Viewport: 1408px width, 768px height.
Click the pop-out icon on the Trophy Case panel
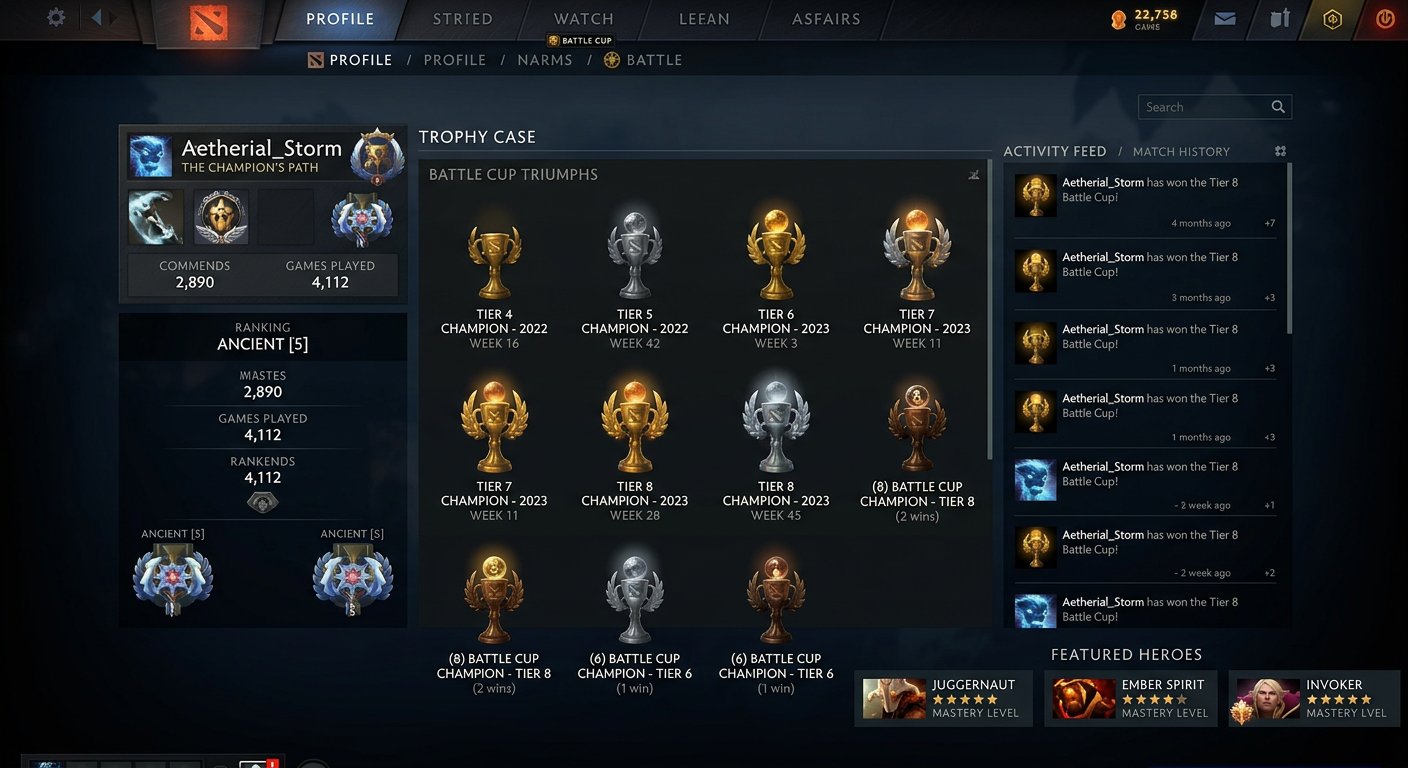click(974, 174)
